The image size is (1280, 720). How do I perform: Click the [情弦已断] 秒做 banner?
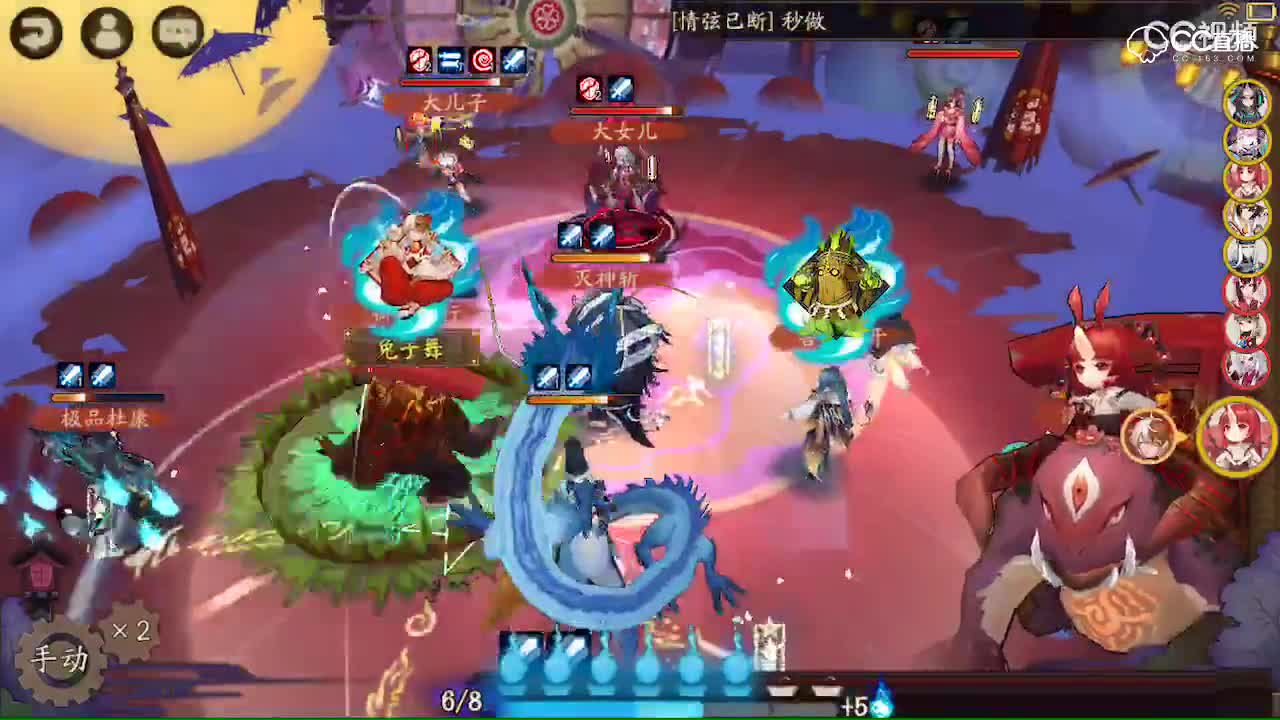pos(752,22)
